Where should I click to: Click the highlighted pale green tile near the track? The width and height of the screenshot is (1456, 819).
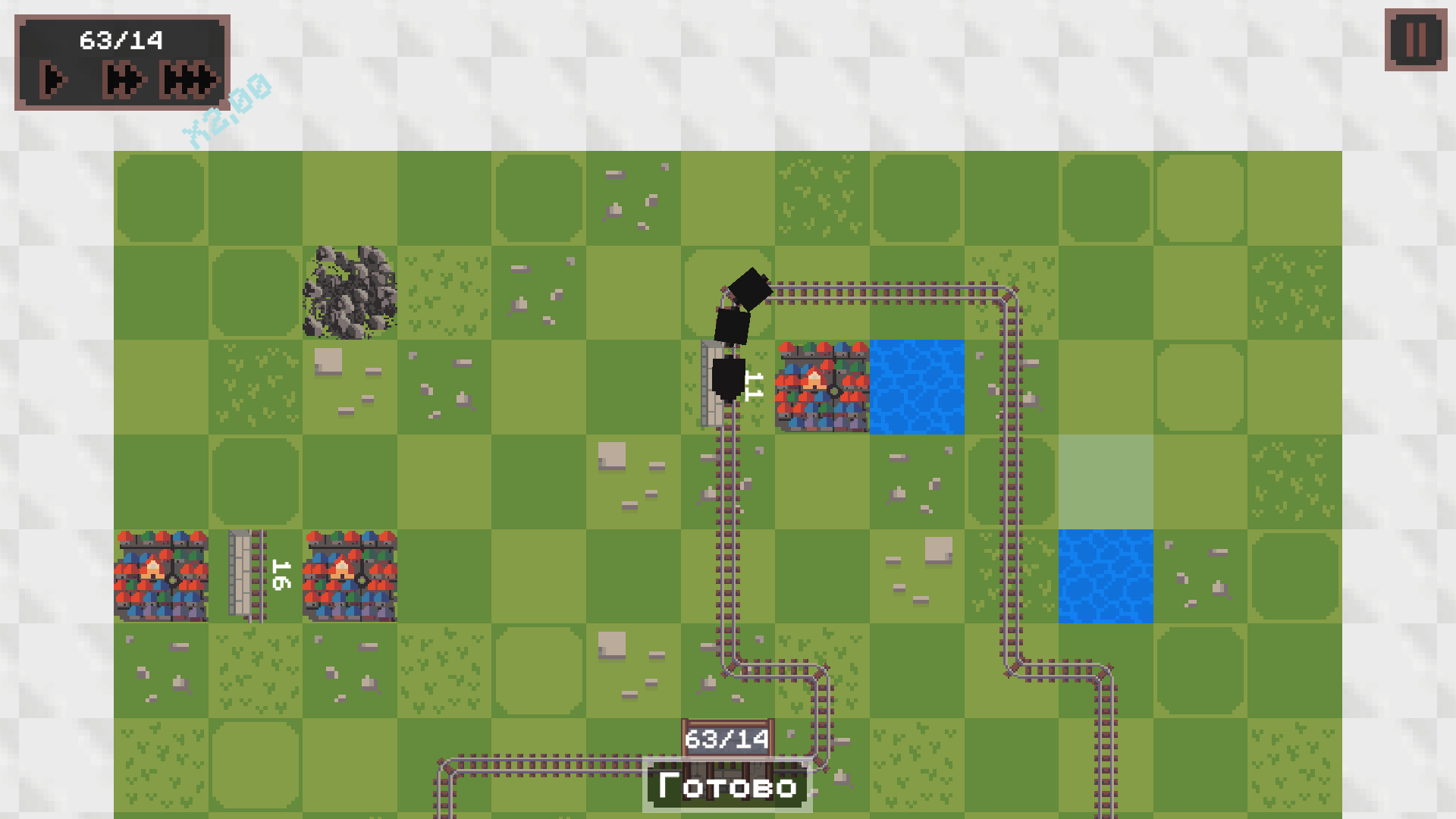pos(1106,479)
